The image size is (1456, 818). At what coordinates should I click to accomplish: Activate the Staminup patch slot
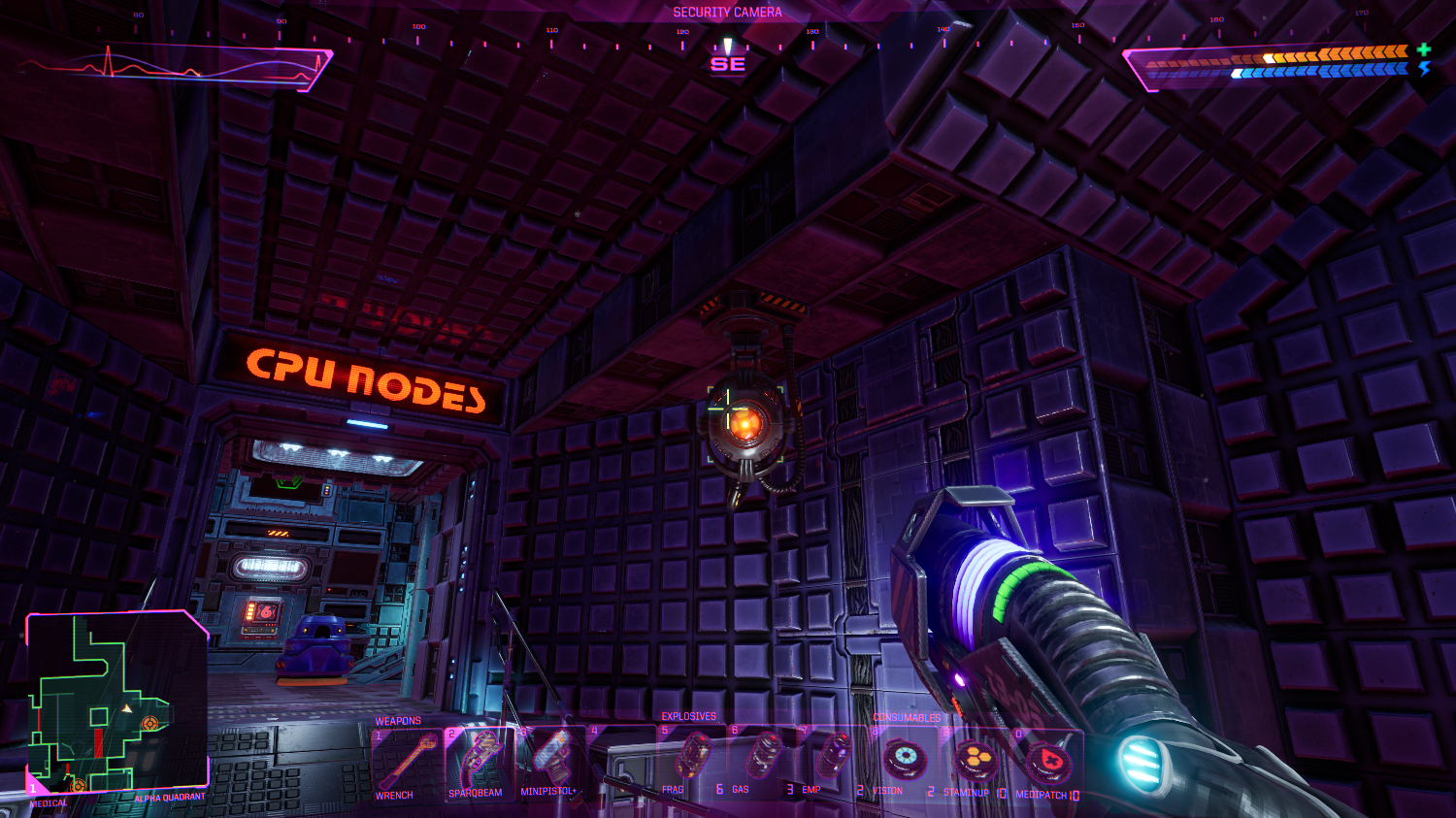974,762
